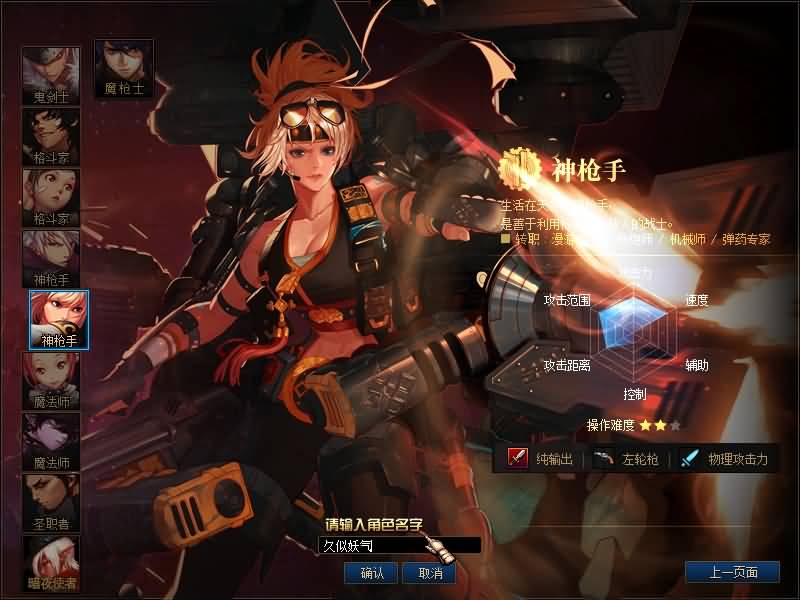Choose the highlighted red-haired 神枪手 portrait
The image size is (800, 600).
click(x=58, y=319)
